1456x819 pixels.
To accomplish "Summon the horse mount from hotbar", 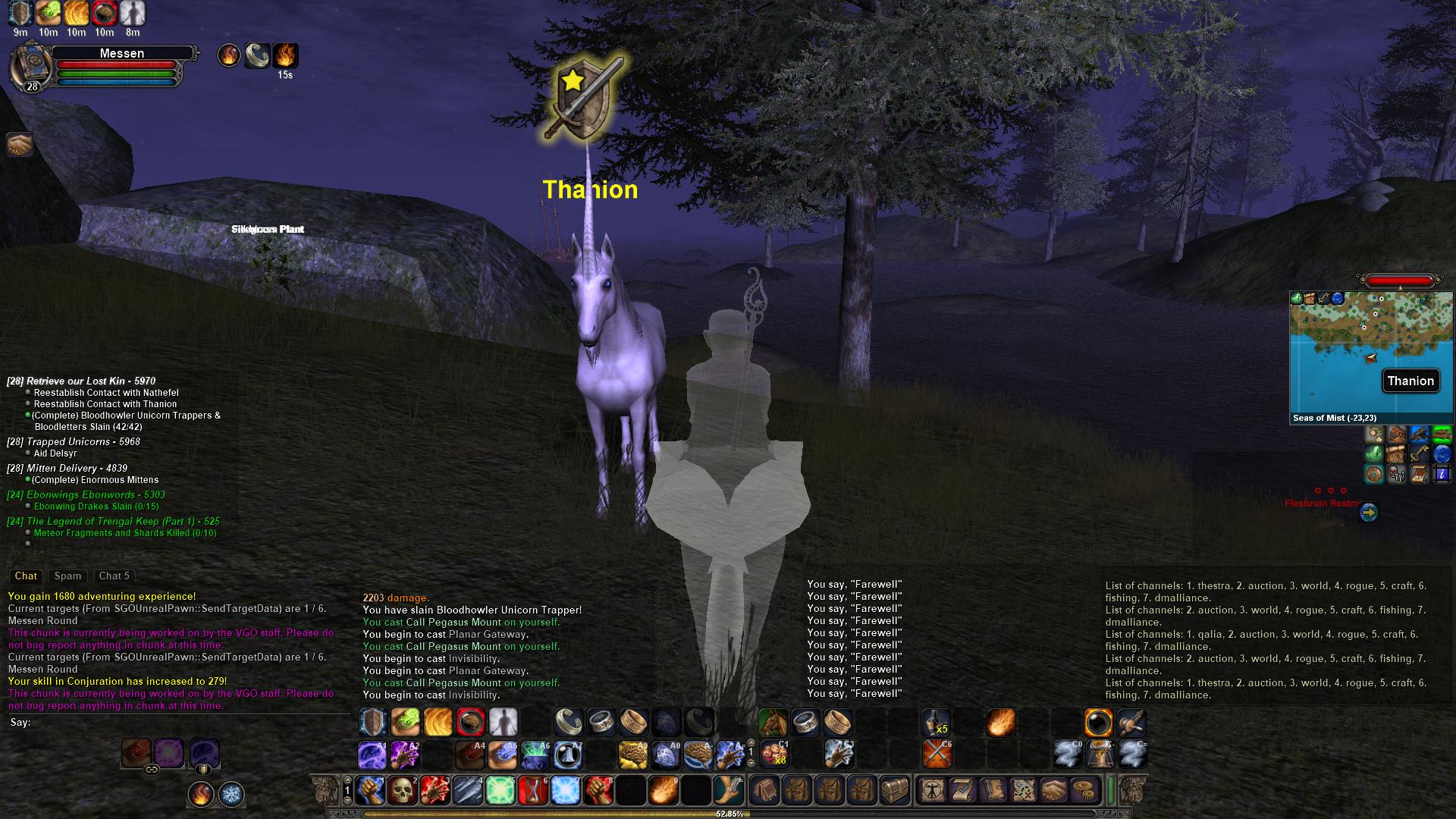I will (x=773, y=723).
